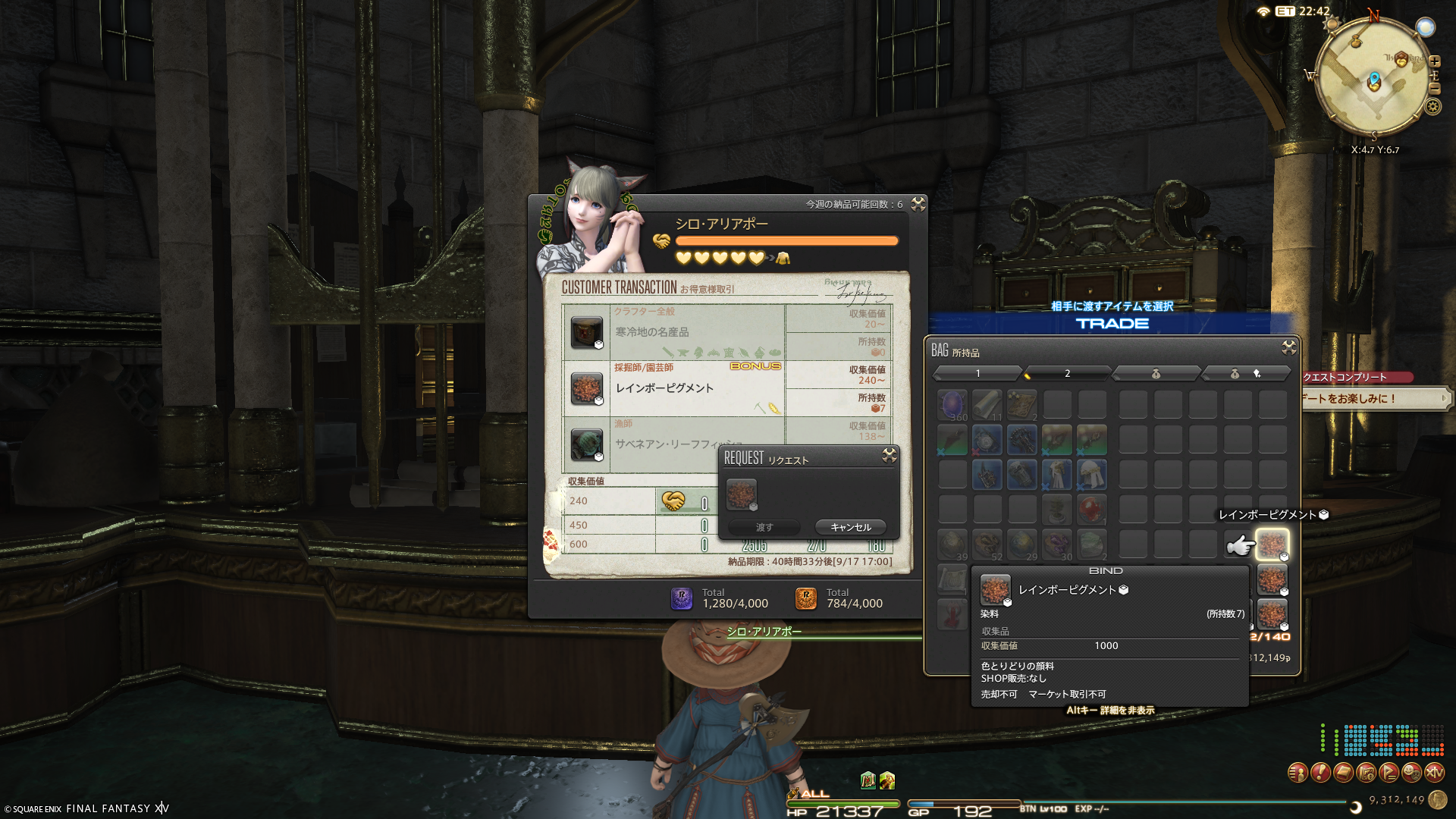Close the Customer Transaction window
Image resolution: width=1456 pixels, height=819 pixels.
point(918,204)
